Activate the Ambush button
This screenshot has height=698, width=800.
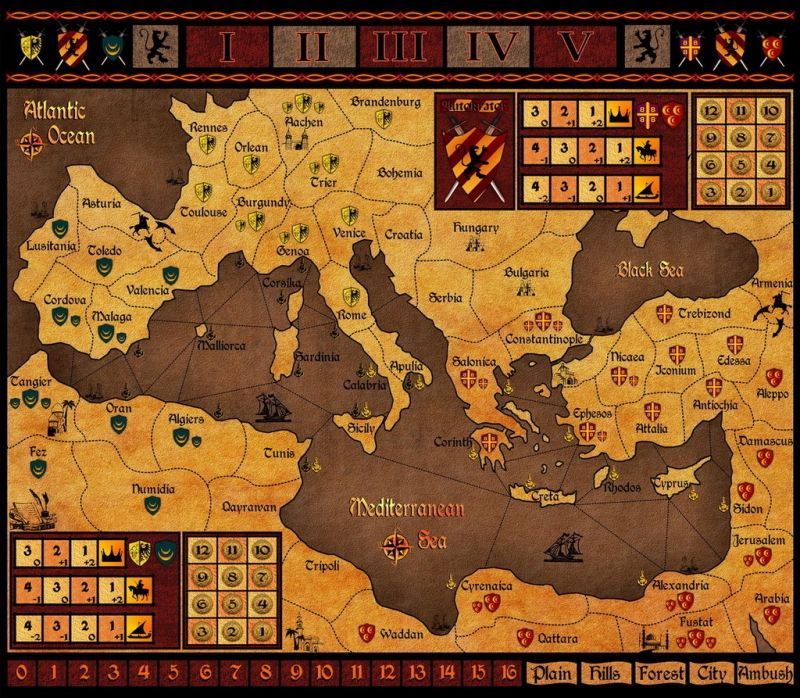[764, 672]
